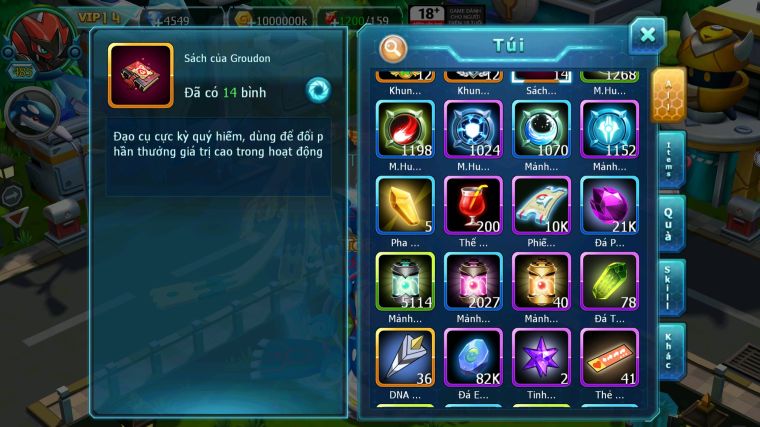Image resolution: width=760 pixels, height=427 pixels.
Task: Click the blue swirl button beside Sách của Groudon
Action: click(x=318, y=89)
